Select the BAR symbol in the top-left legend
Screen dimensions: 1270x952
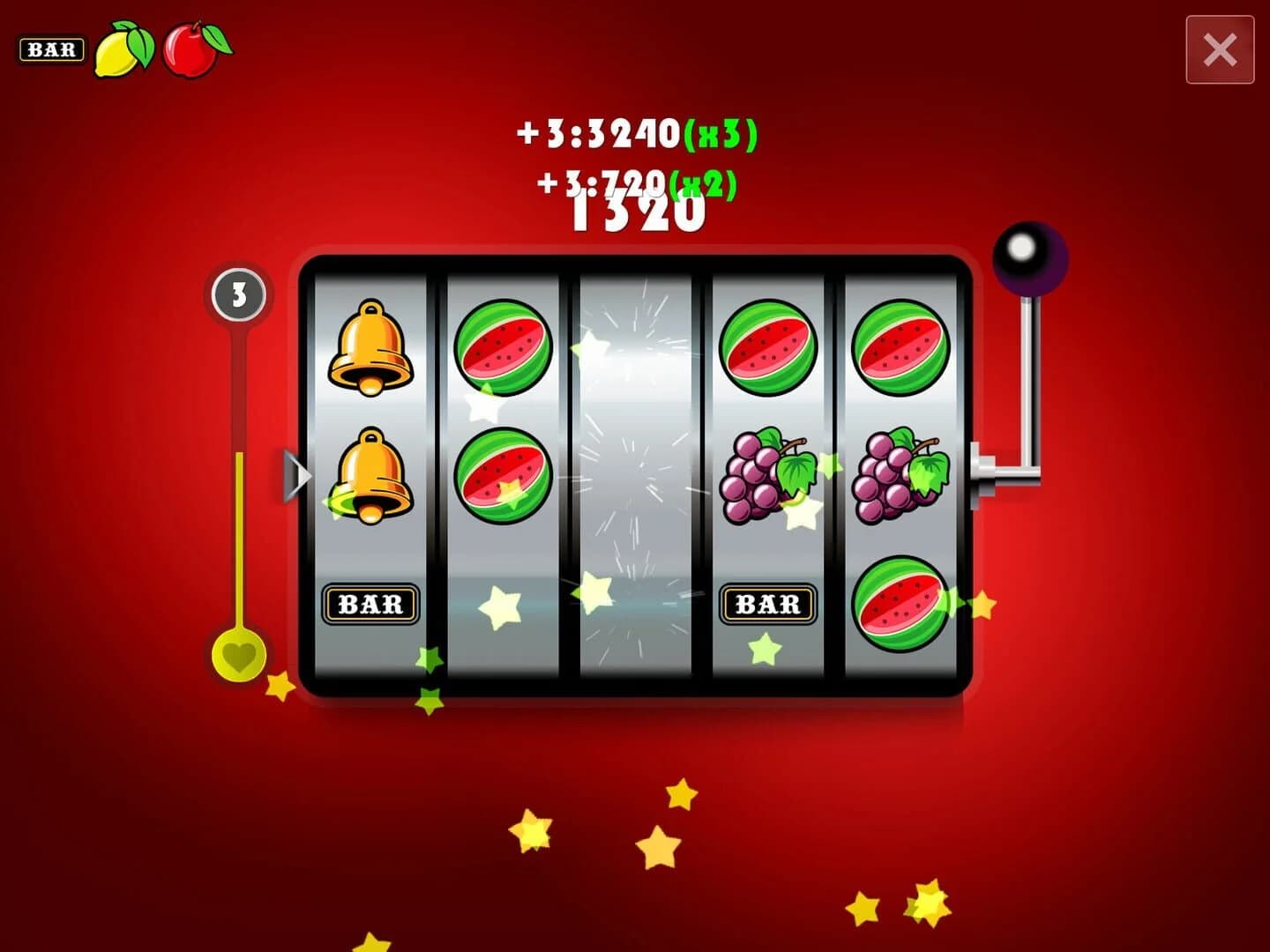[x=51, y=50]
